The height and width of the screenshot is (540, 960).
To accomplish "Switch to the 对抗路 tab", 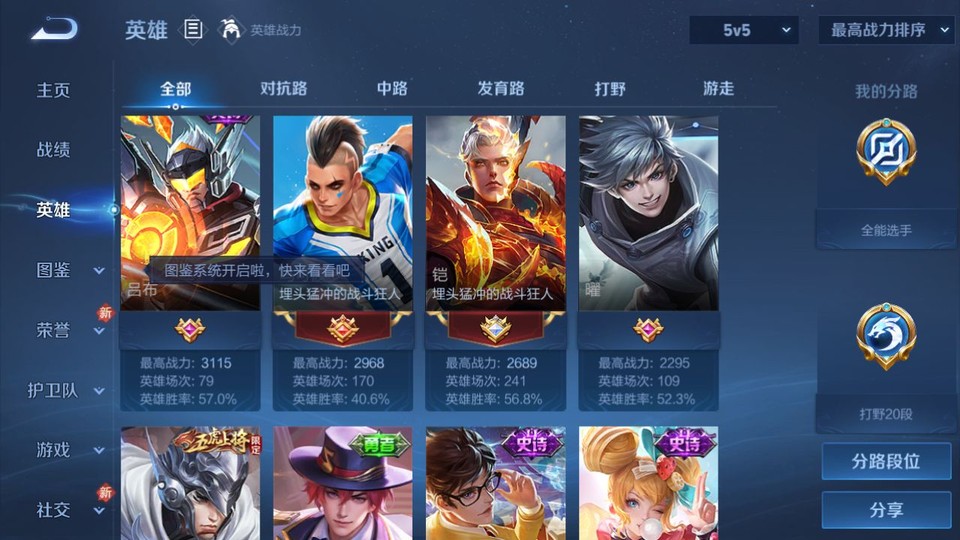I will pos(283,89).
